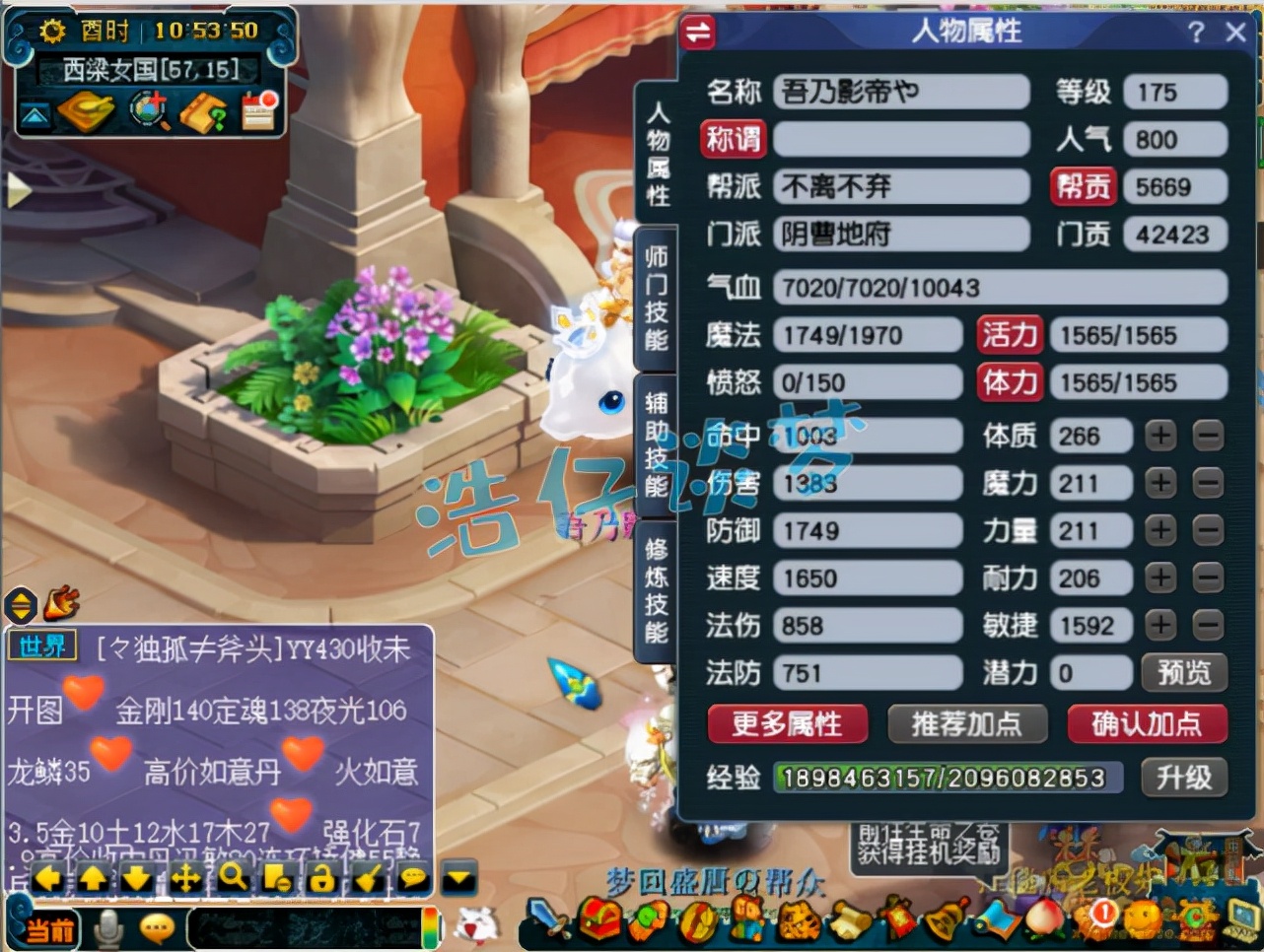Switch to the 师门技能 tab

coord(658,296)
